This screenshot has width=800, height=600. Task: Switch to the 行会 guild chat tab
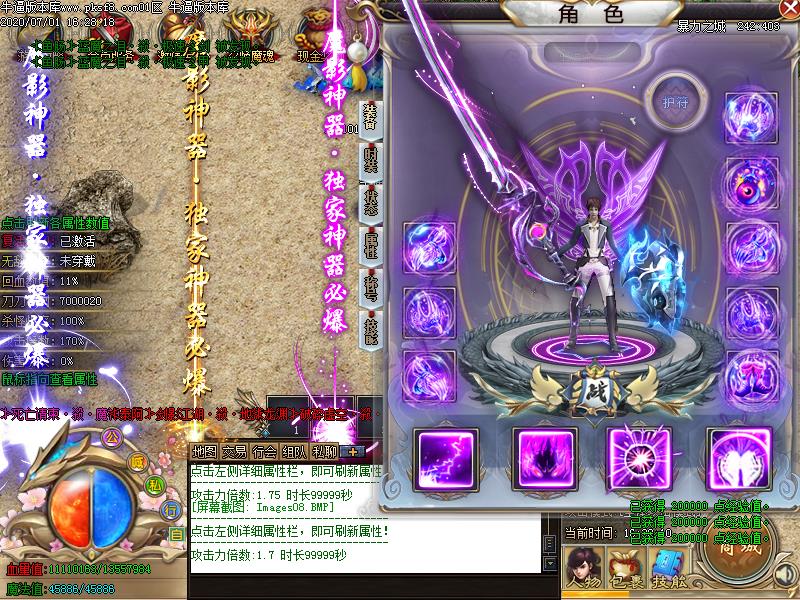coord(264,452)
